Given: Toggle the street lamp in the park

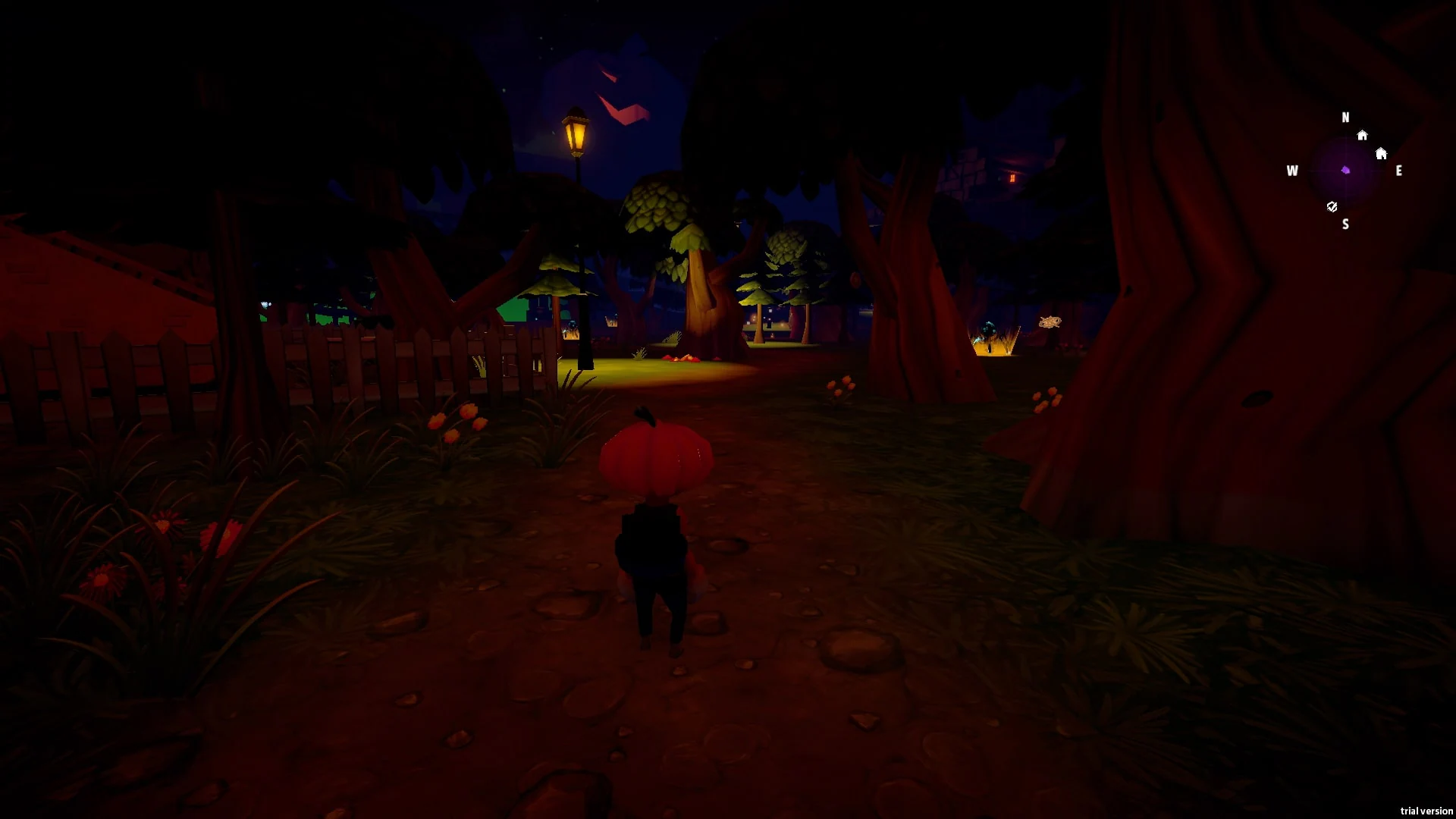Looking at the screenshot, I should (x=577, y=133).
